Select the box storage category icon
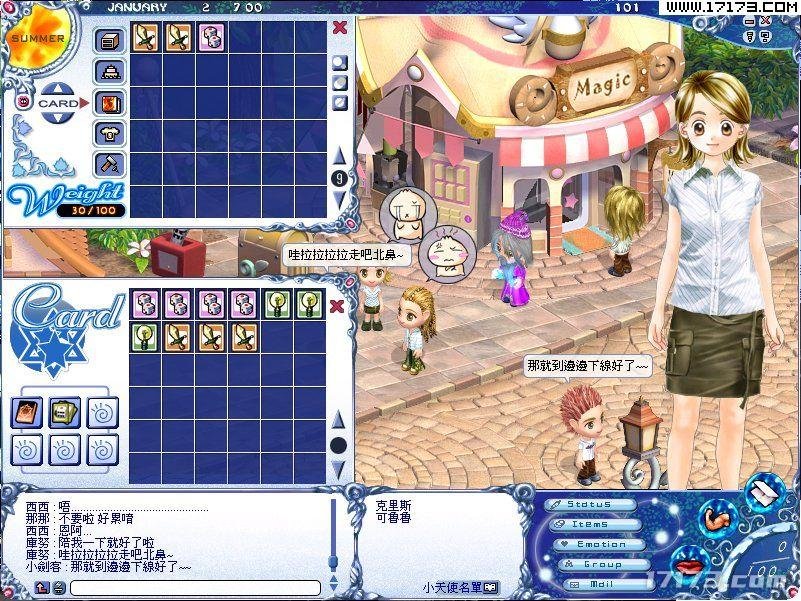This screenshot has height=601, width=801. 108,40
